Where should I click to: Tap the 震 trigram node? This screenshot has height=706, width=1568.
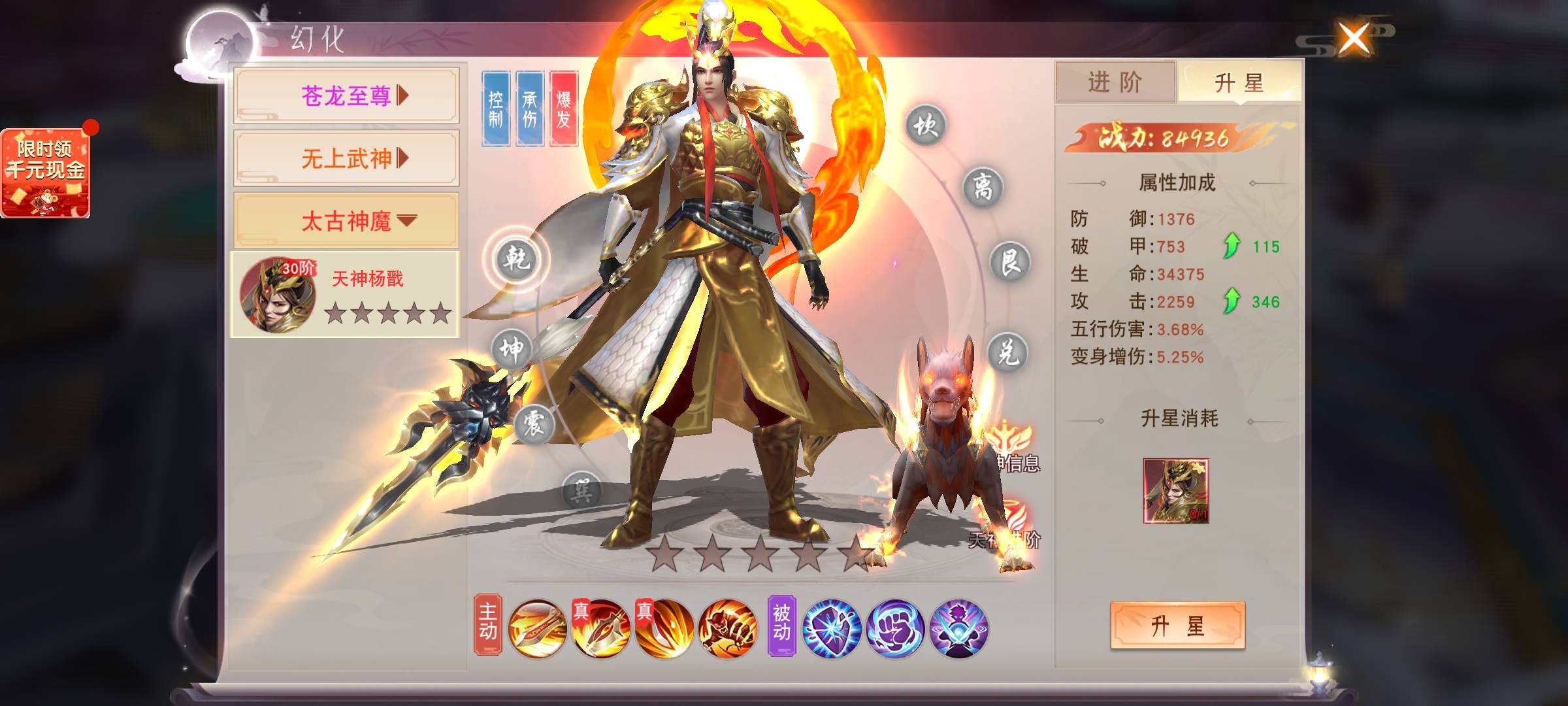click(534, 424)
